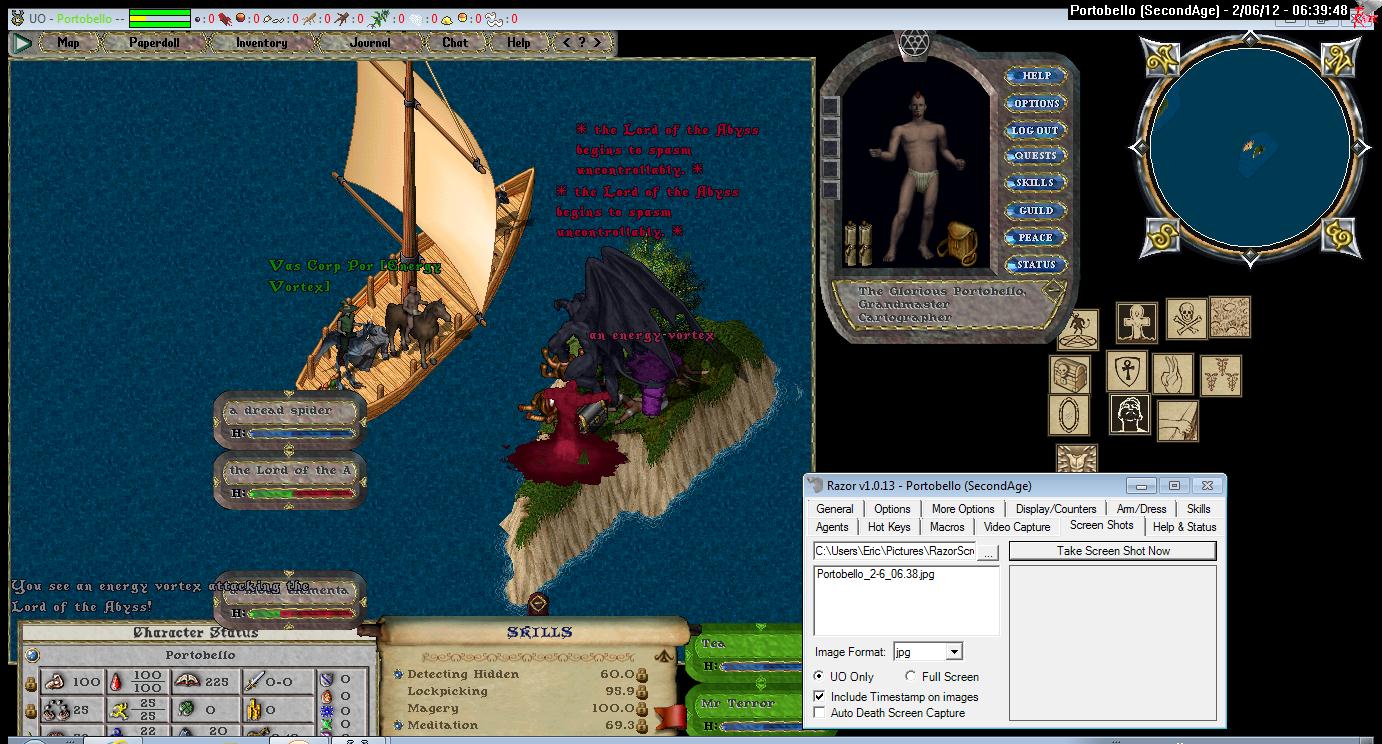Open OPTIONS on the paperdoll
1382x744 pixels.
[1036, 103]
